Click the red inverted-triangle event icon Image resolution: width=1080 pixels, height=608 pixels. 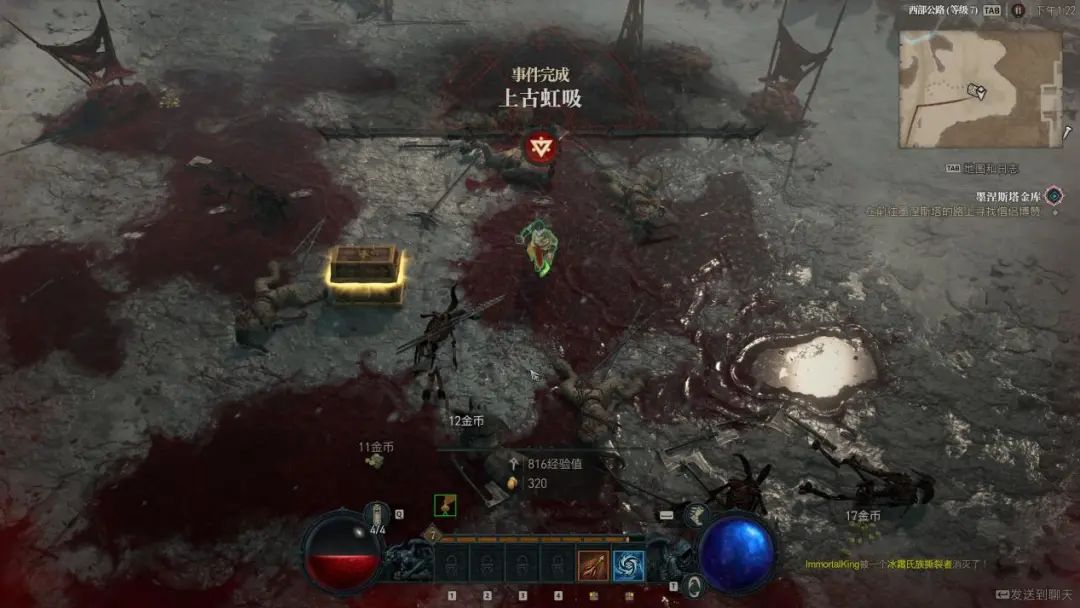[x=541, y=148]
